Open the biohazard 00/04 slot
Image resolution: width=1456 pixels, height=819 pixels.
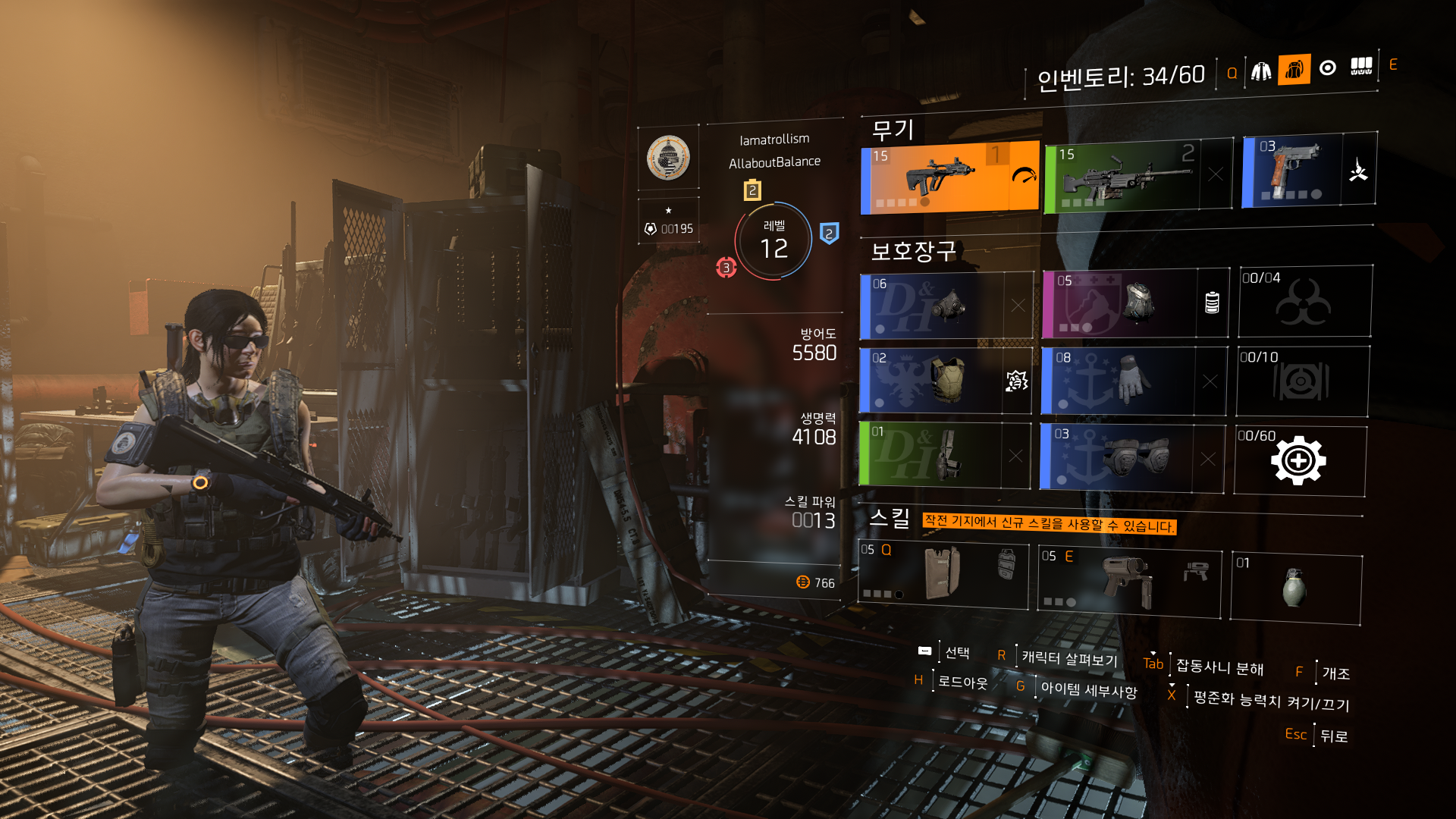click(x=1304, y=302)
